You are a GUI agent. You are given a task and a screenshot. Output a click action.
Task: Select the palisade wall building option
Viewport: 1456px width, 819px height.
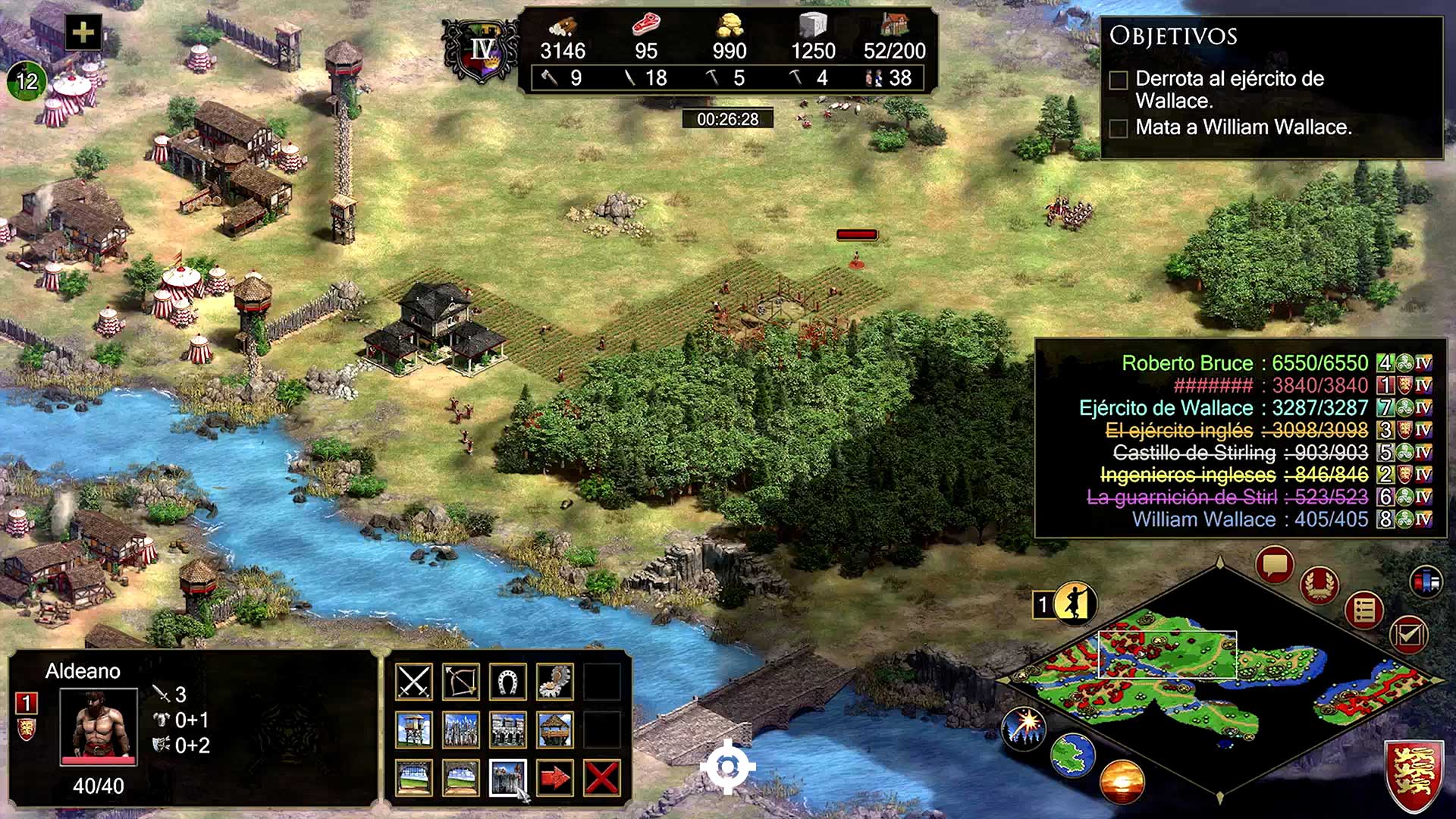click(460, 730)
